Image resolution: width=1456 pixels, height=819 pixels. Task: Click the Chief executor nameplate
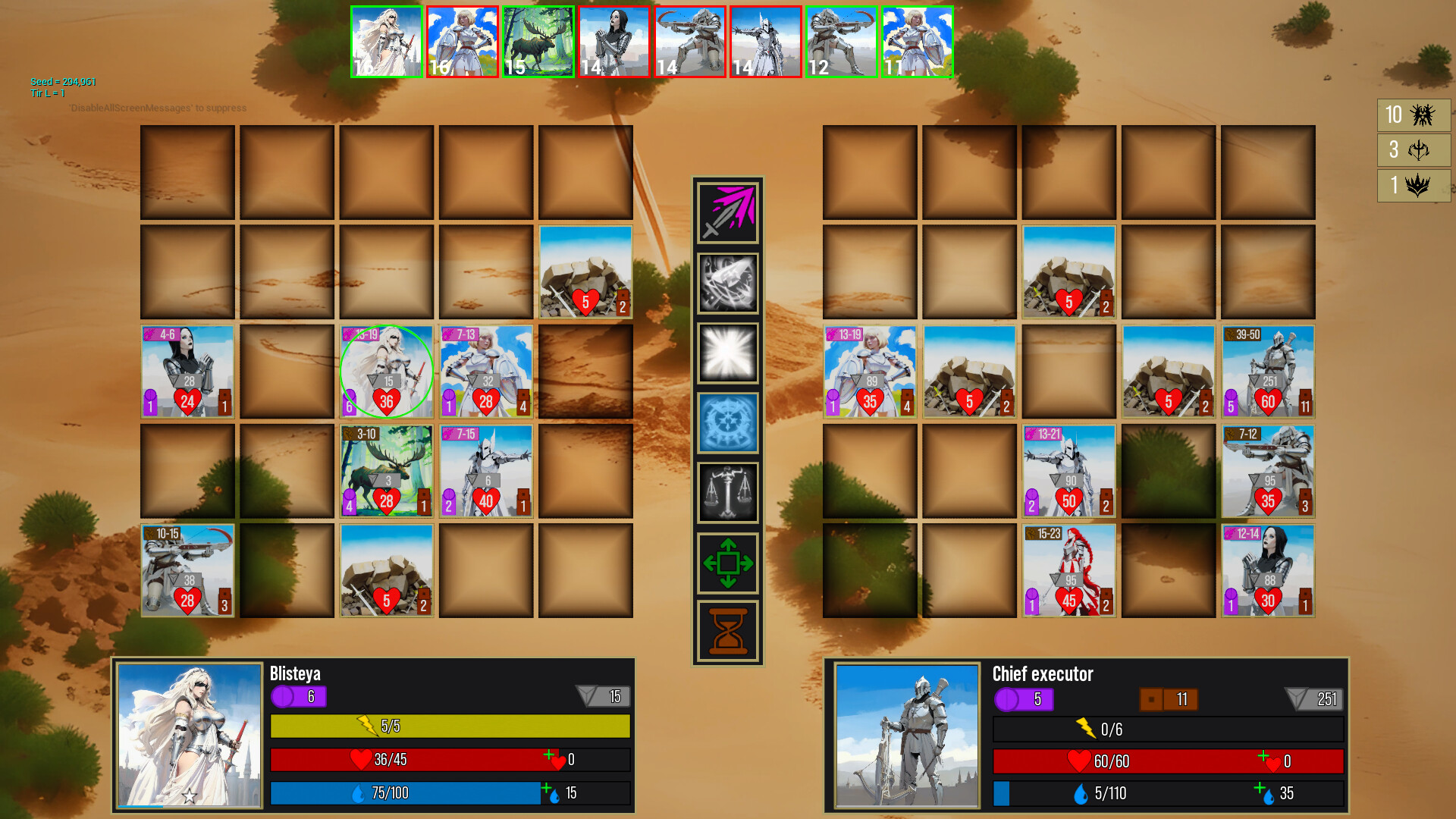pos(1042,673)
